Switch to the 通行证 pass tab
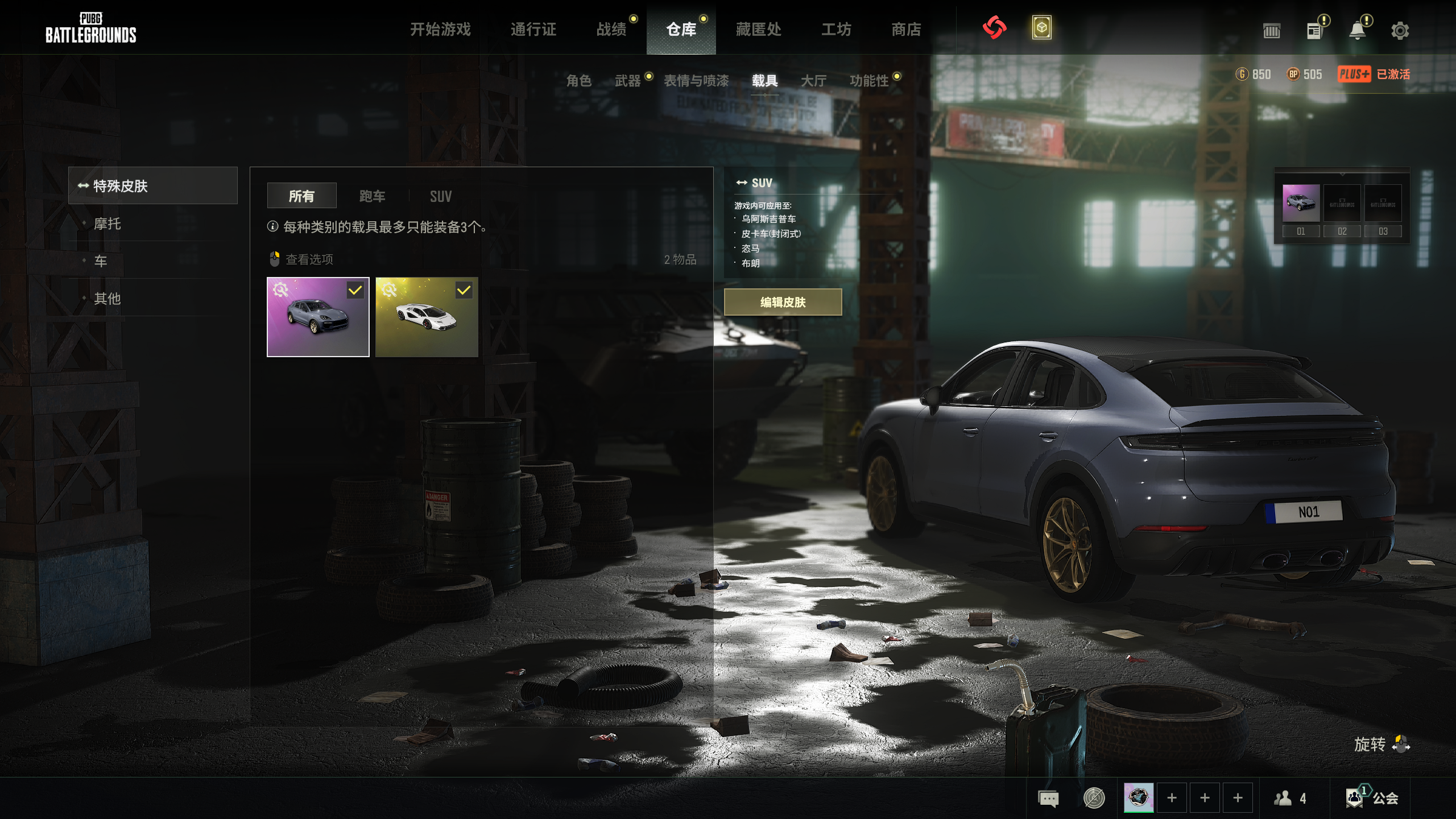The height and width of the screenshot is (819, 1456). click(533, 30)
